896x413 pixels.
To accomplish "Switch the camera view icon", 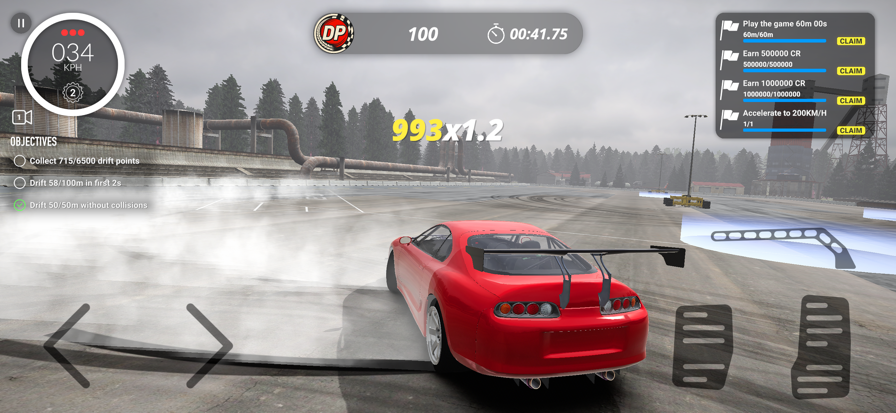I will [21, 118].
